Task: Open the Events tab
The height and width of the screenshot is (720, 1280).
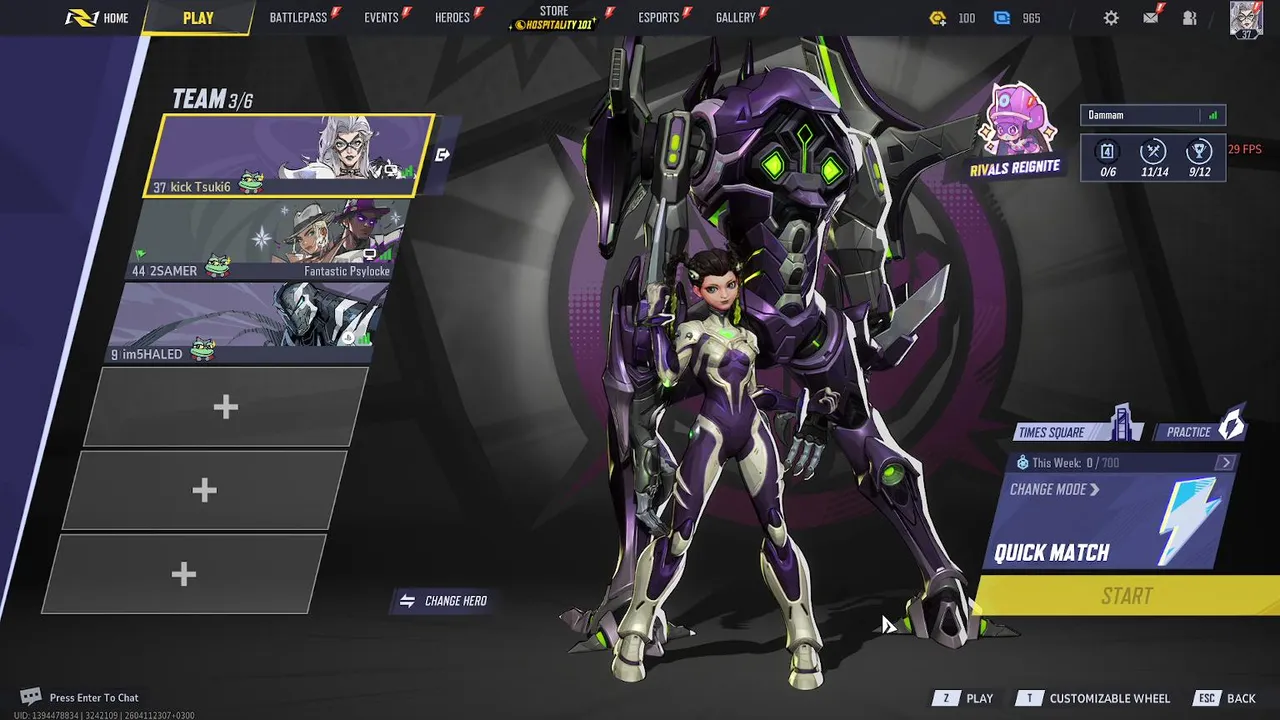Action: 381,18
